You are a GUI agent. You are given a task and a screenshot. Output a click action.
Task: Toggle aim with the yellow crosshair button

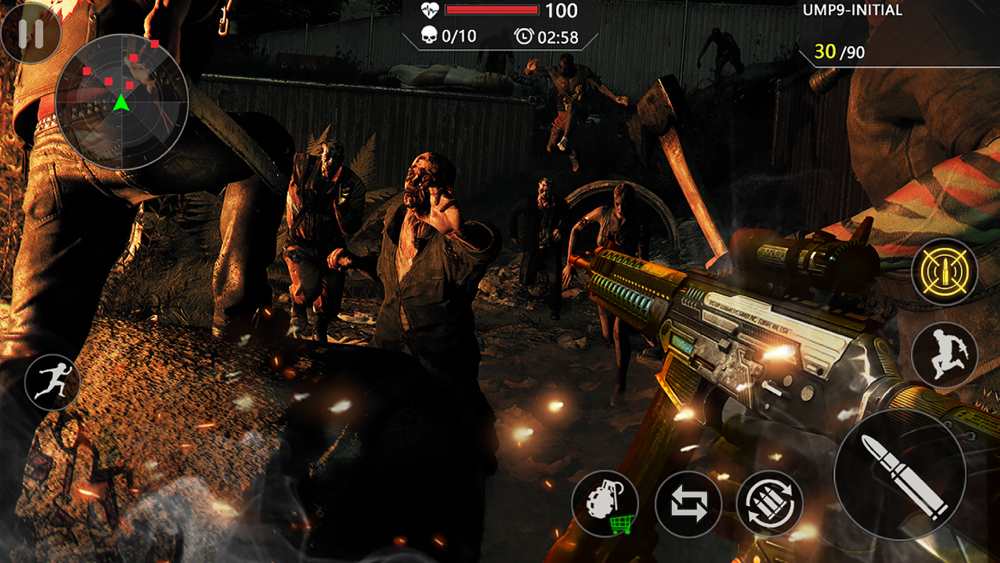944,271
